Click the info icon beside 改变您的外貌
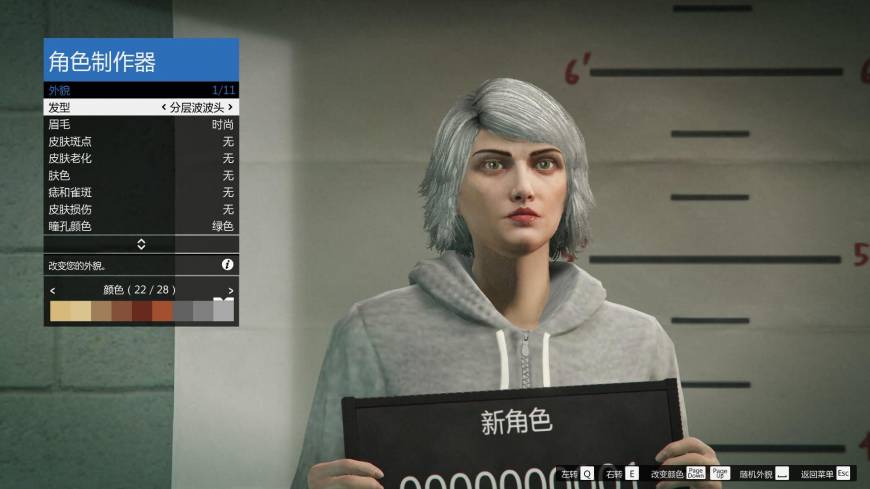Image resolution: width=870 pixels, height=489 pixels. (x=227, y=265)
